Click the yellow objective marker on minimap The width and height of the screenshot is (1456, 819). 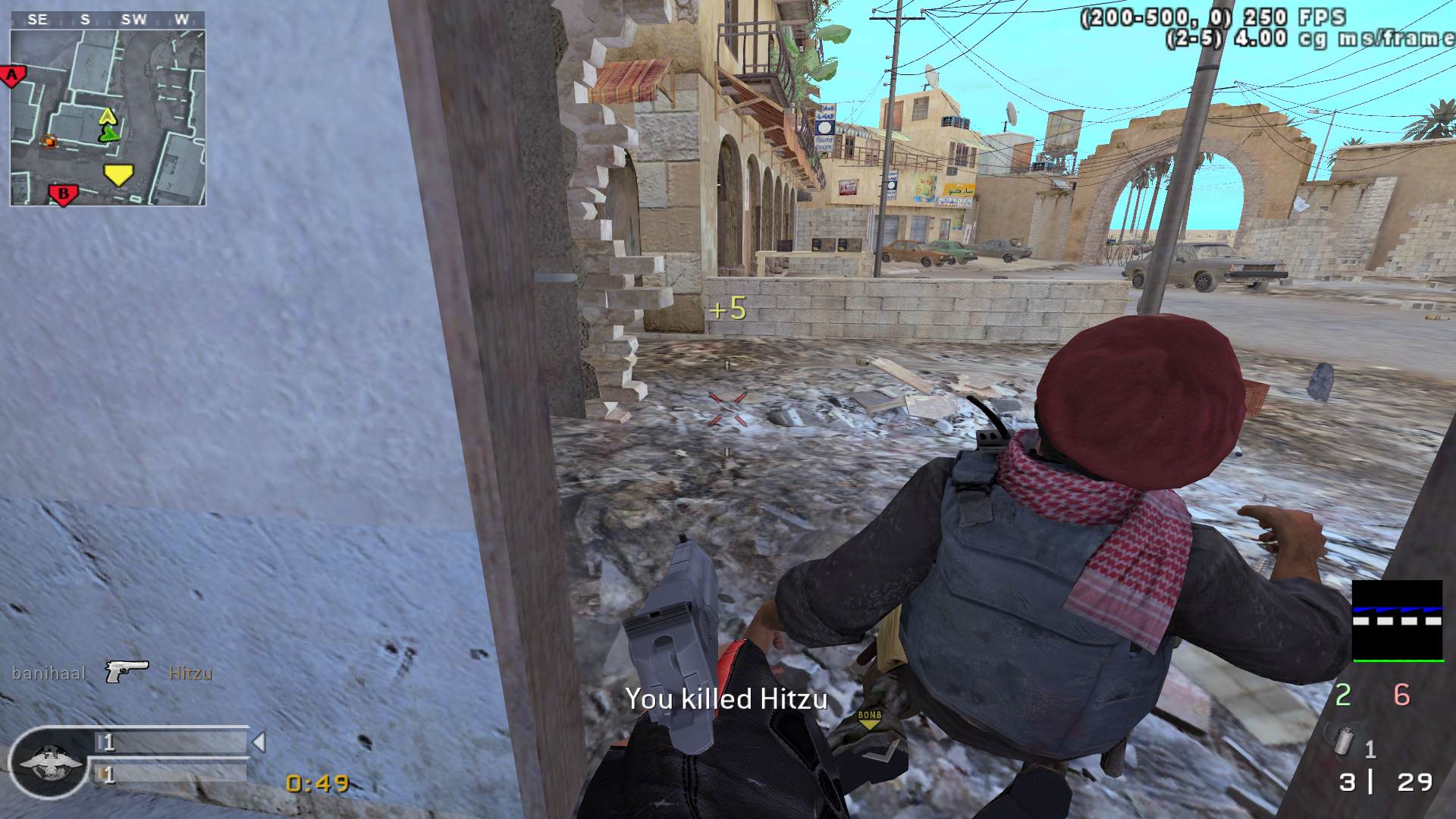pos(118,174)
